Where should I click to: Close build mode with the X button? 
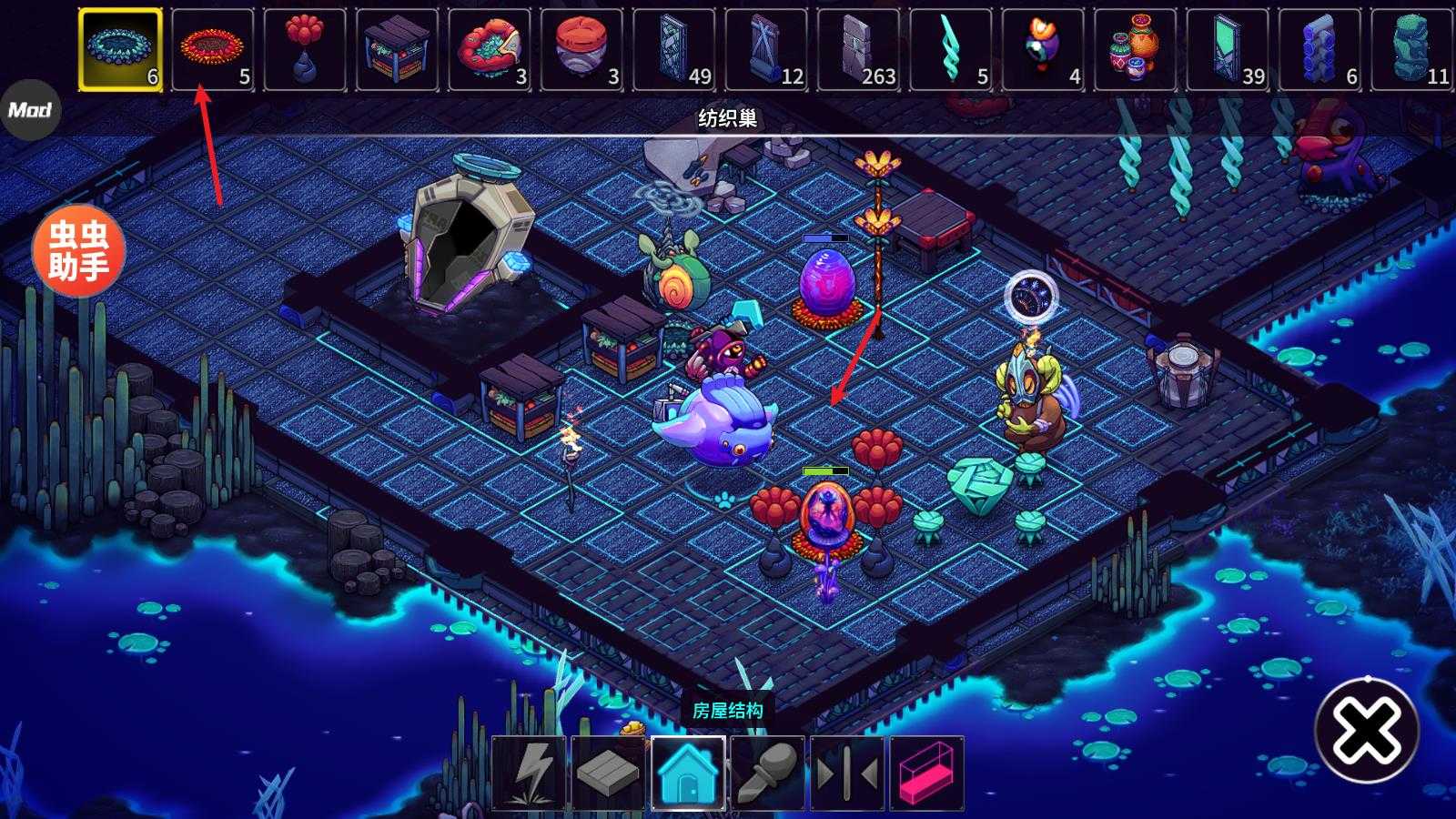coord(1367,731)
